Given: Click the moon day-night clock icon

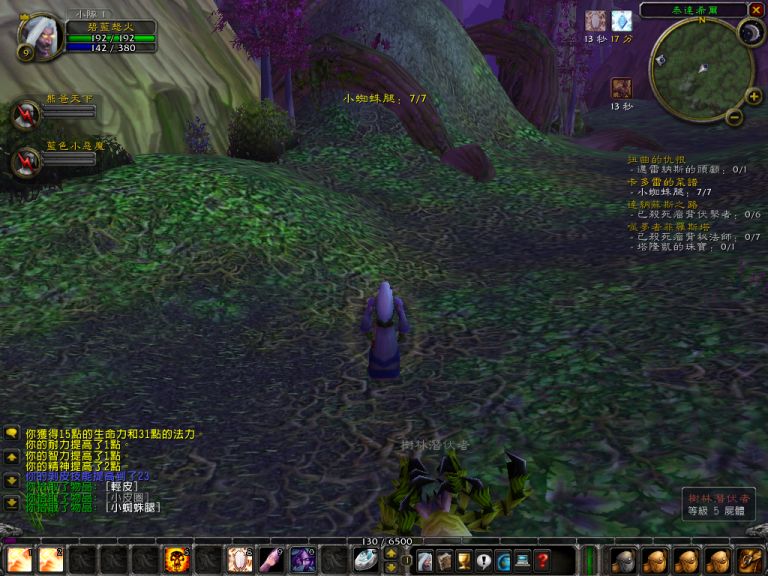Looking at the screenshot, I should click(x=750, y=33).
